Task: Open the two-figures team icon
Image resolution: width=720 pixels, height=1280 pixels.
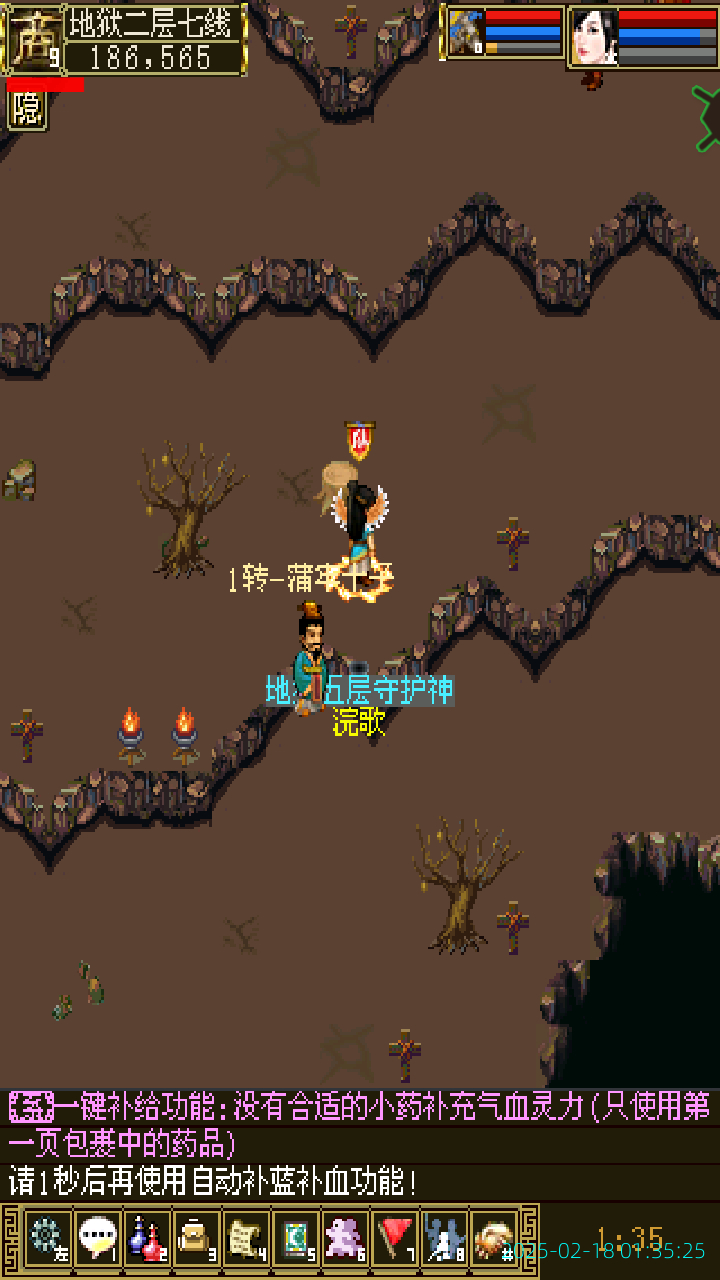Action: 445,1240
